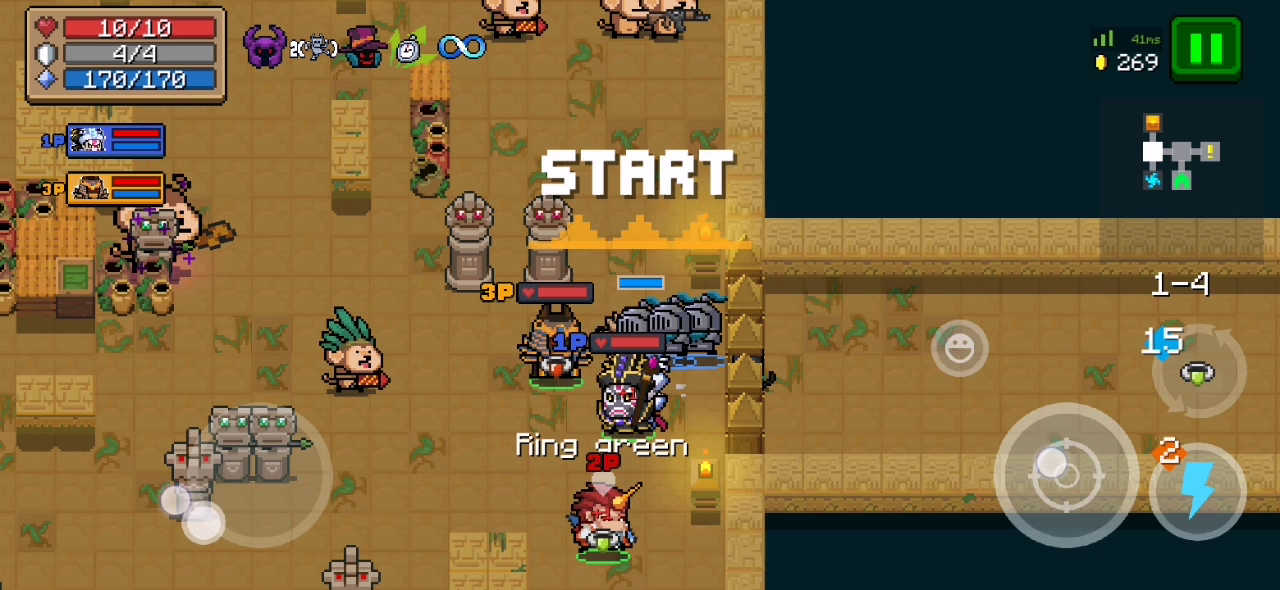Tap the crosshair attack button
This screenshot has height=590, width=1280.
pyautogui.click(x=1065, y=475)
